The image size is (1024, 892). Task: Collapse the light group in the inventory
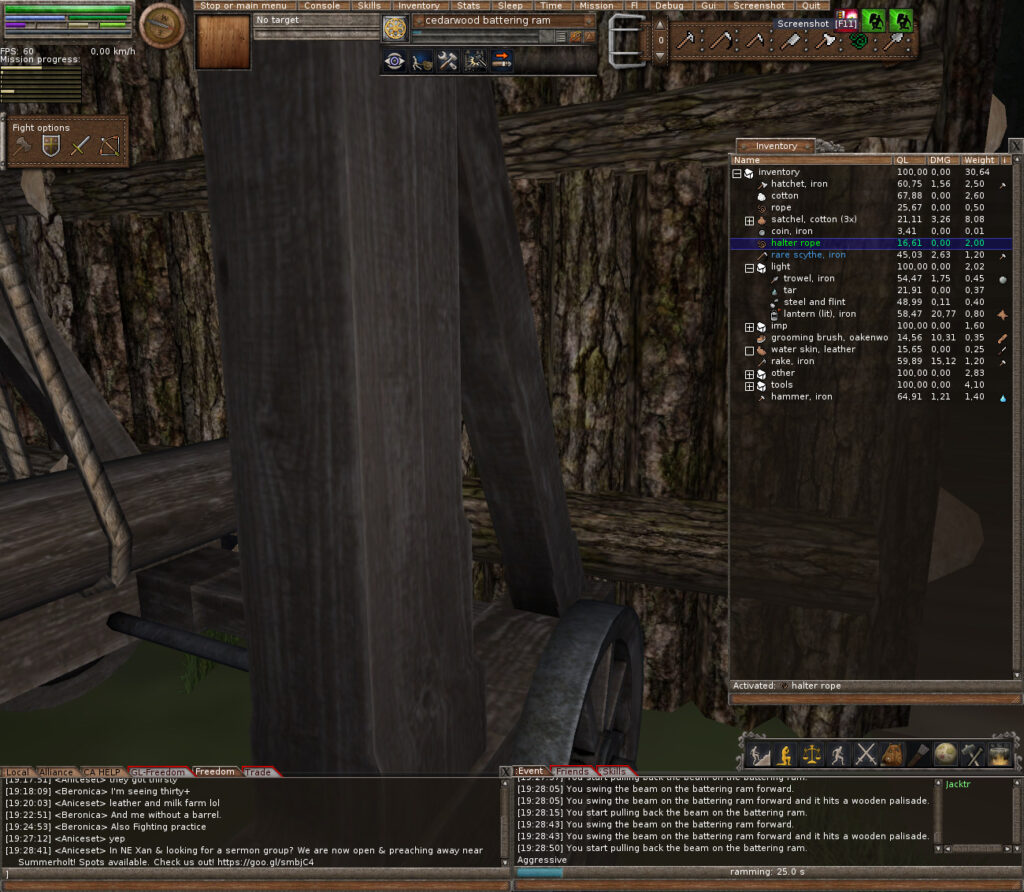click(749, 267)
